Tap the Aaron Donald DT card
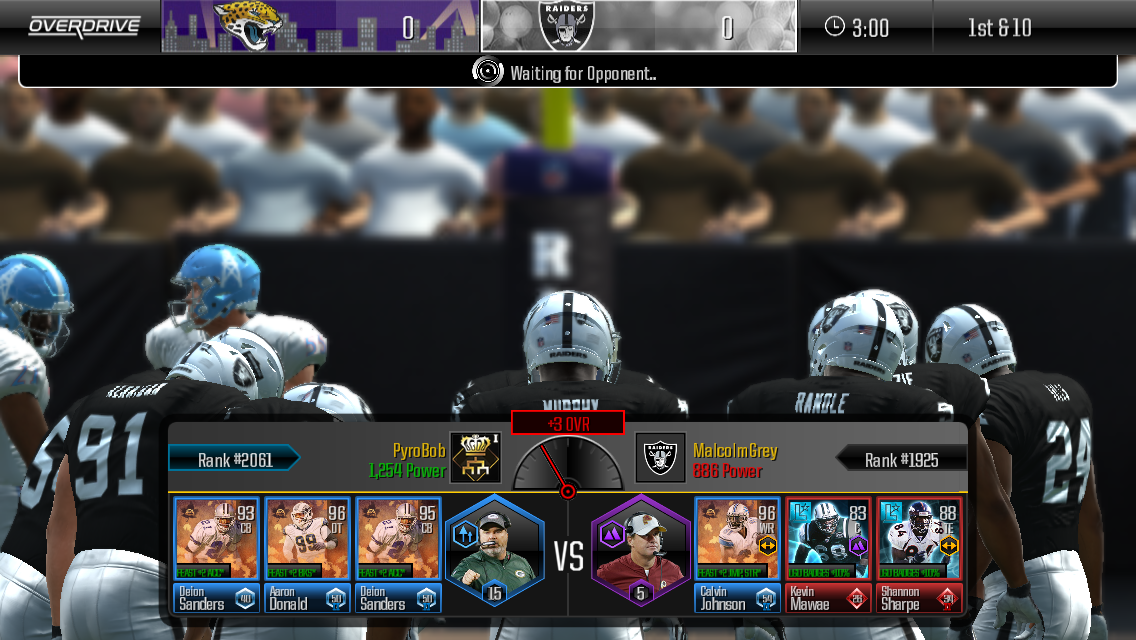 (307, 554)
